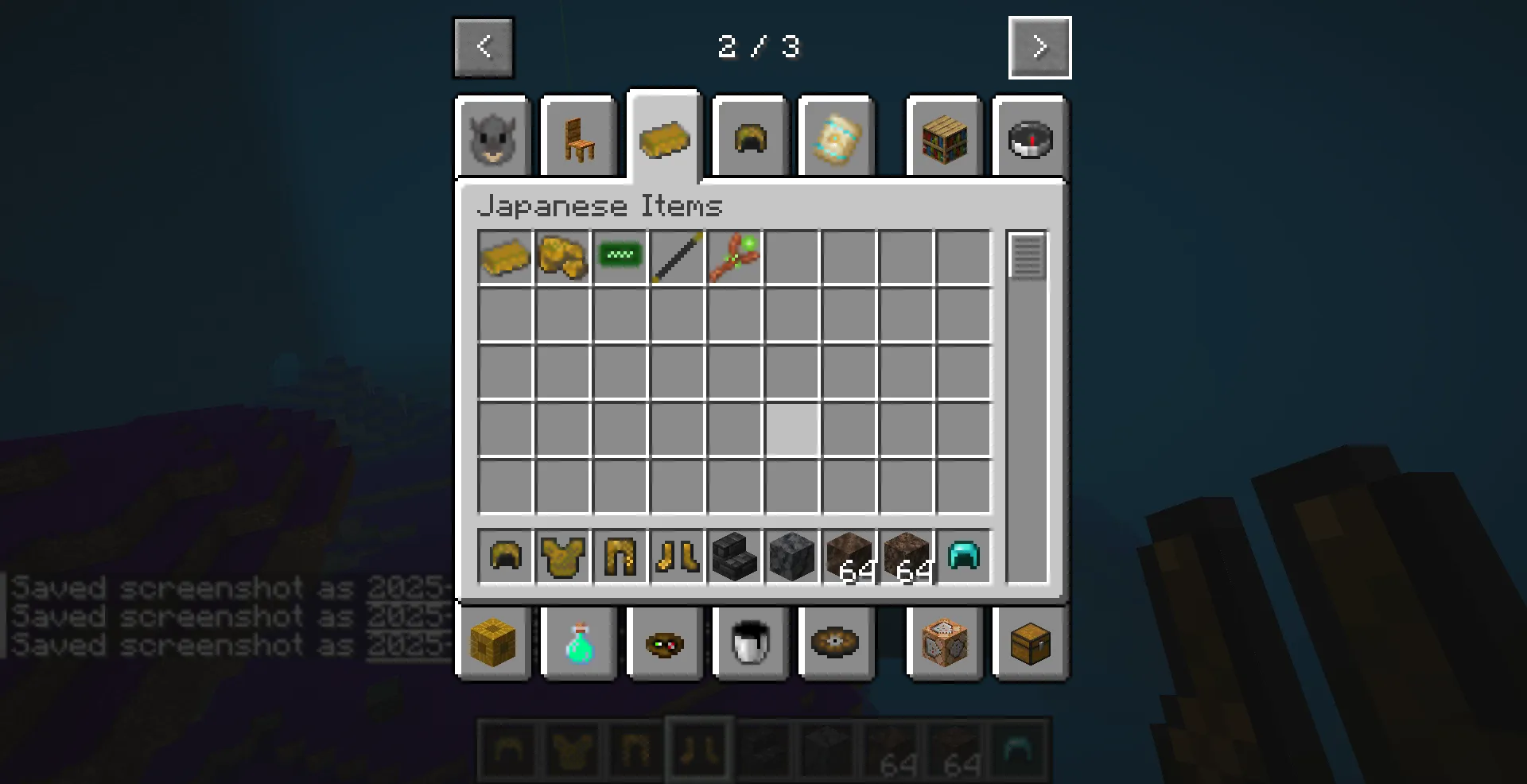Select the diamond helmet in the hotbar
The image size is (1527, 784).
click(x=963, y=557)
